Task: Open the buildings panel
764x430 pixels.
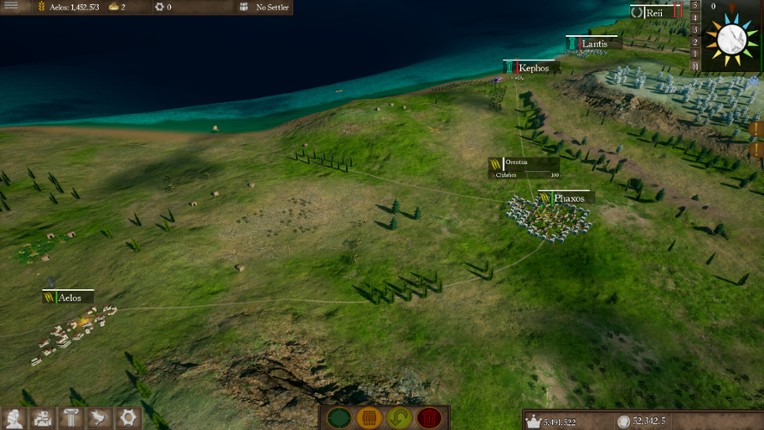Action: click(x=42, y=418)
